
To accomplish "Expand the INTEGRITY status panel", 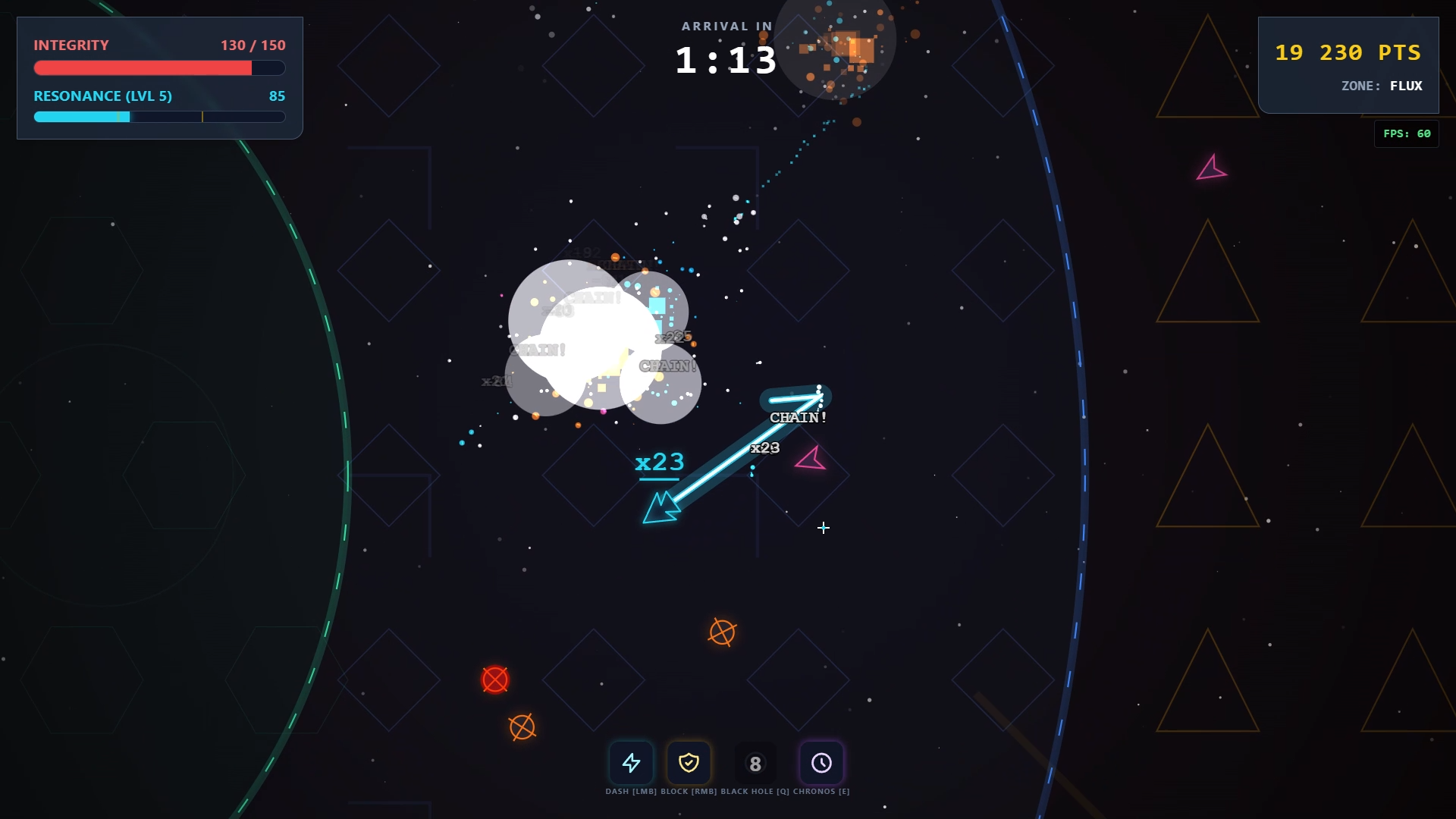I will click(72, 45).
